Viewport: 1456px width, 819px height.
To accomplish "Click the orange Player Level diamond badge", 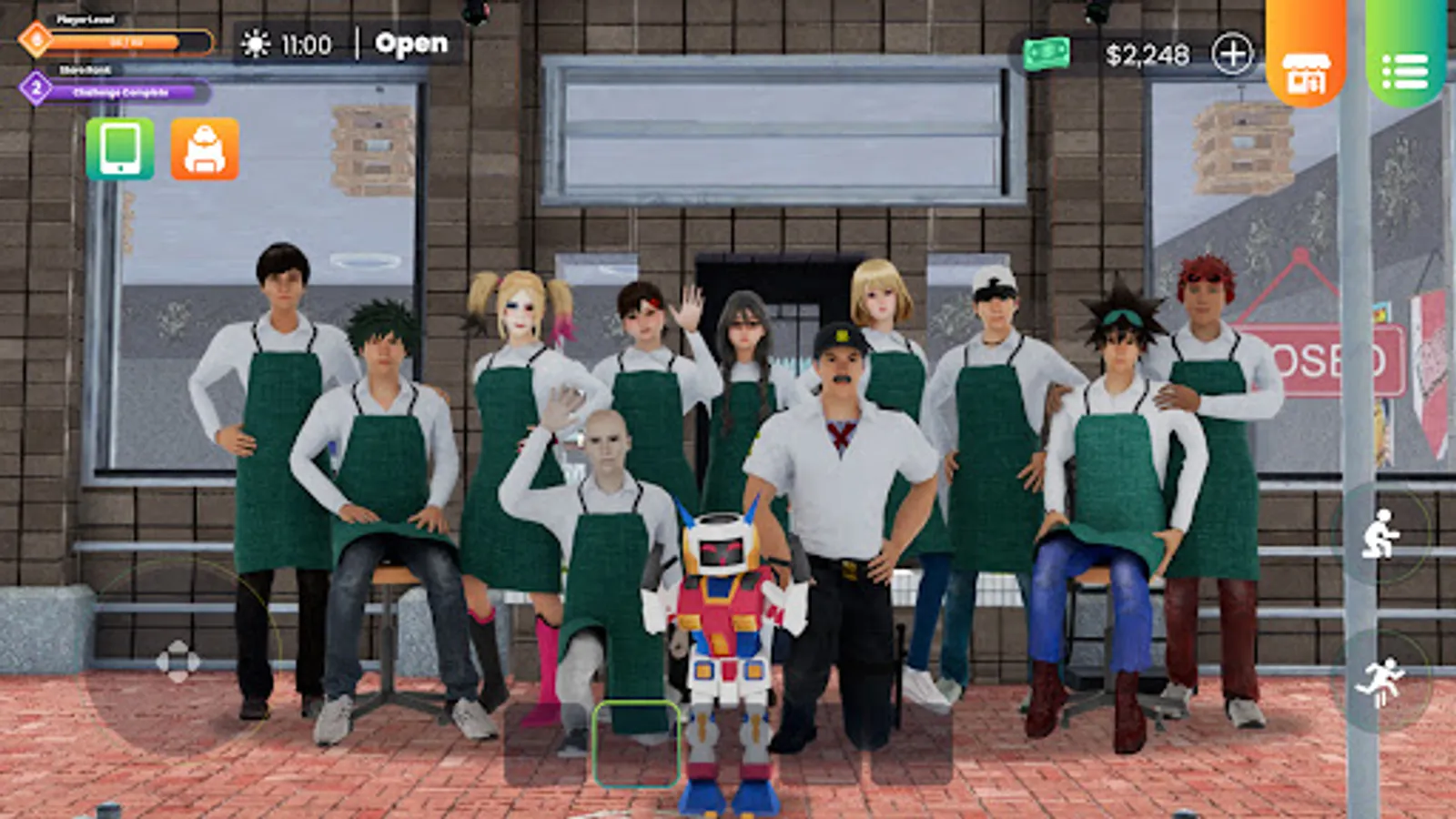I will point(34,39).
